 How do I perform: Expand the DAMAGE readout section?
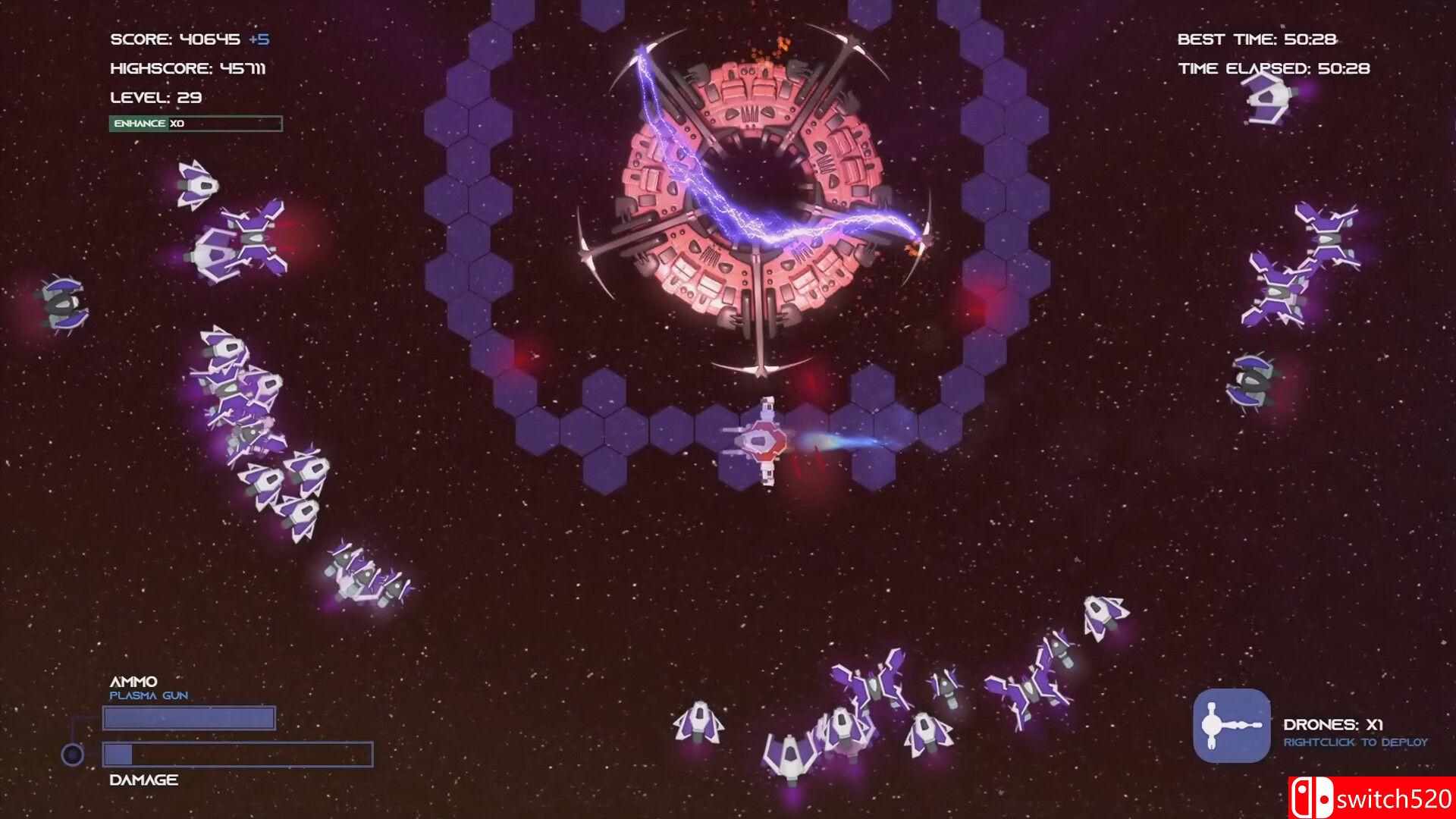[143, 779]
